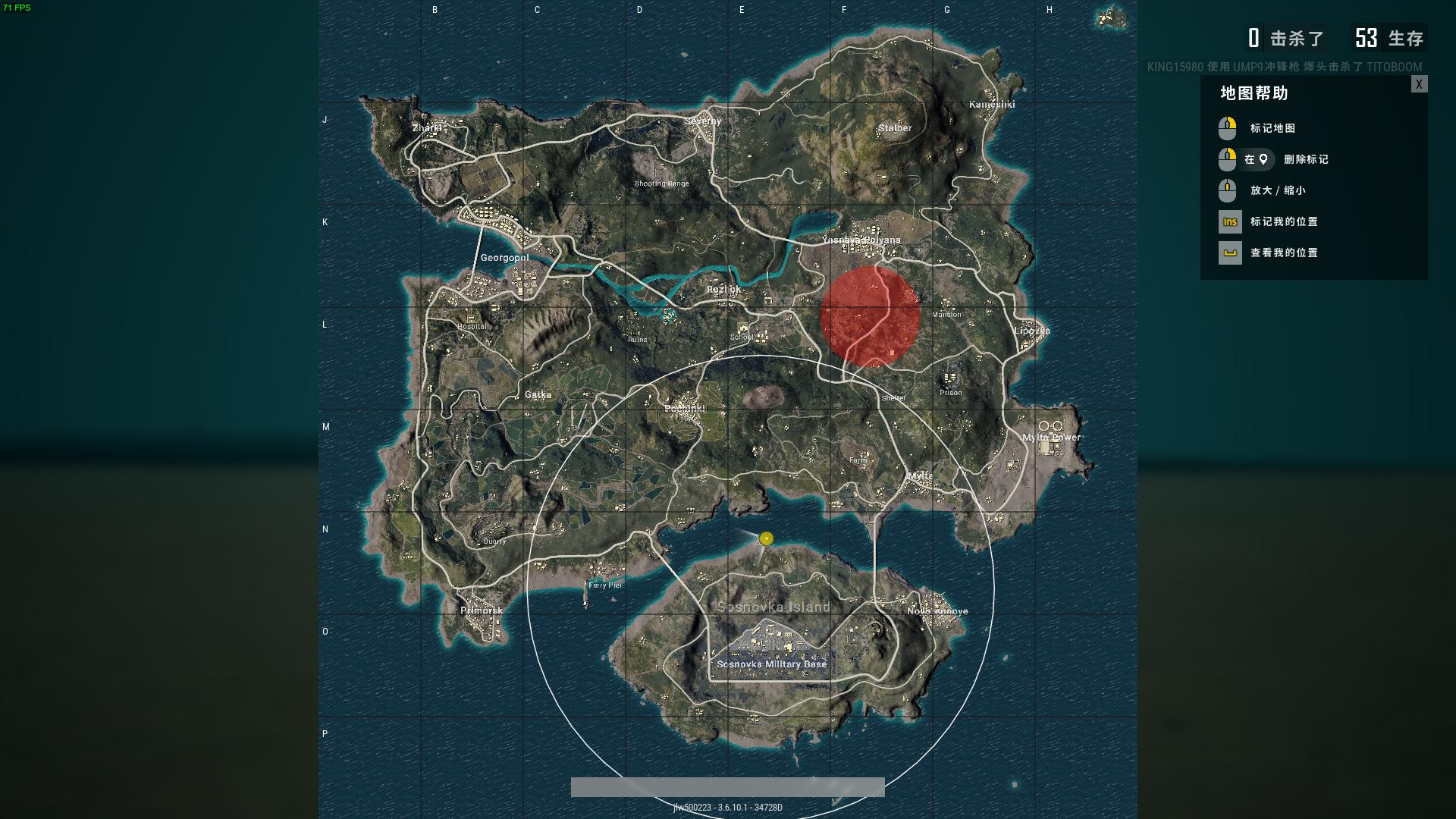Click Sosnovka Military Base label on map
This screenshot has width=1456, height=819.
771,664
